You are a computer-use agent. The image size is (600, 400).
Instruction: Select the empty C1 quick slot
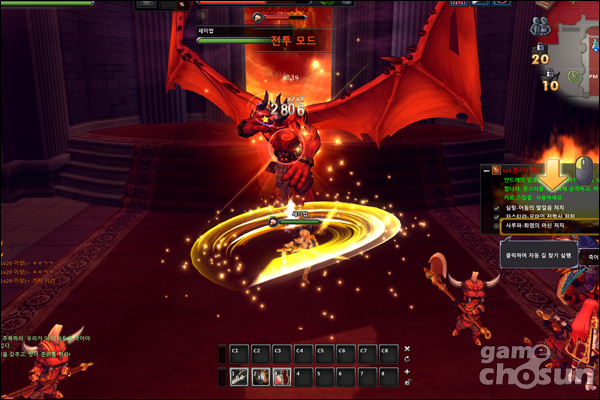tap(239, 353)
